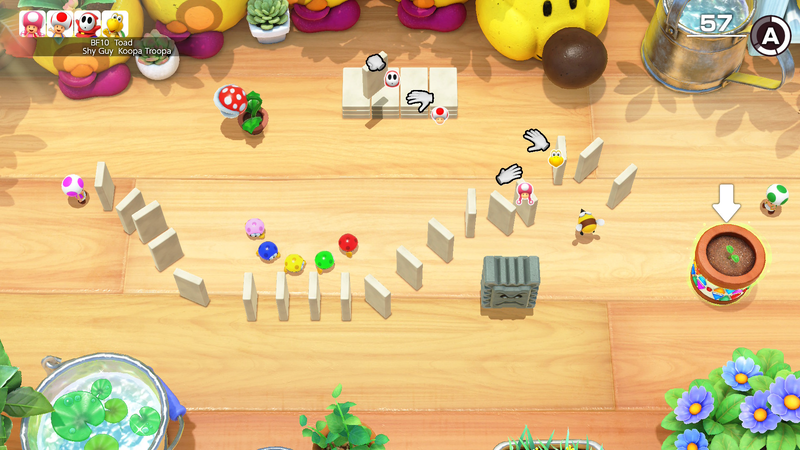The height and width of the screenshot is (450, 800).
Task: Select the Shy Guy player portrait
Action: coord(87,23)
